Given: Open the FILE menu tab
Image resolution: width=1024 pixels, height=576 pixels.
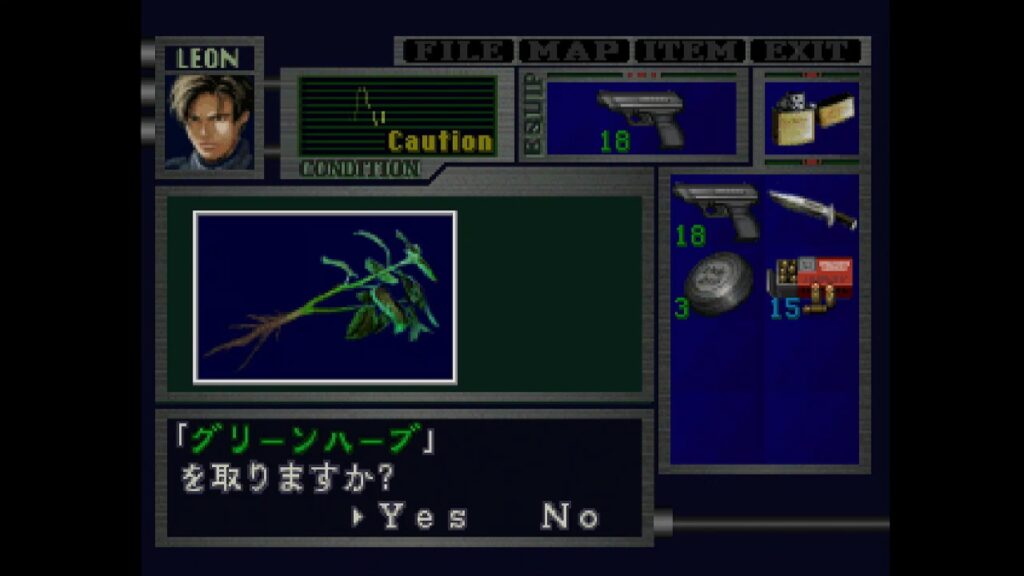Looking at the screenshot, I should (458, 51).
